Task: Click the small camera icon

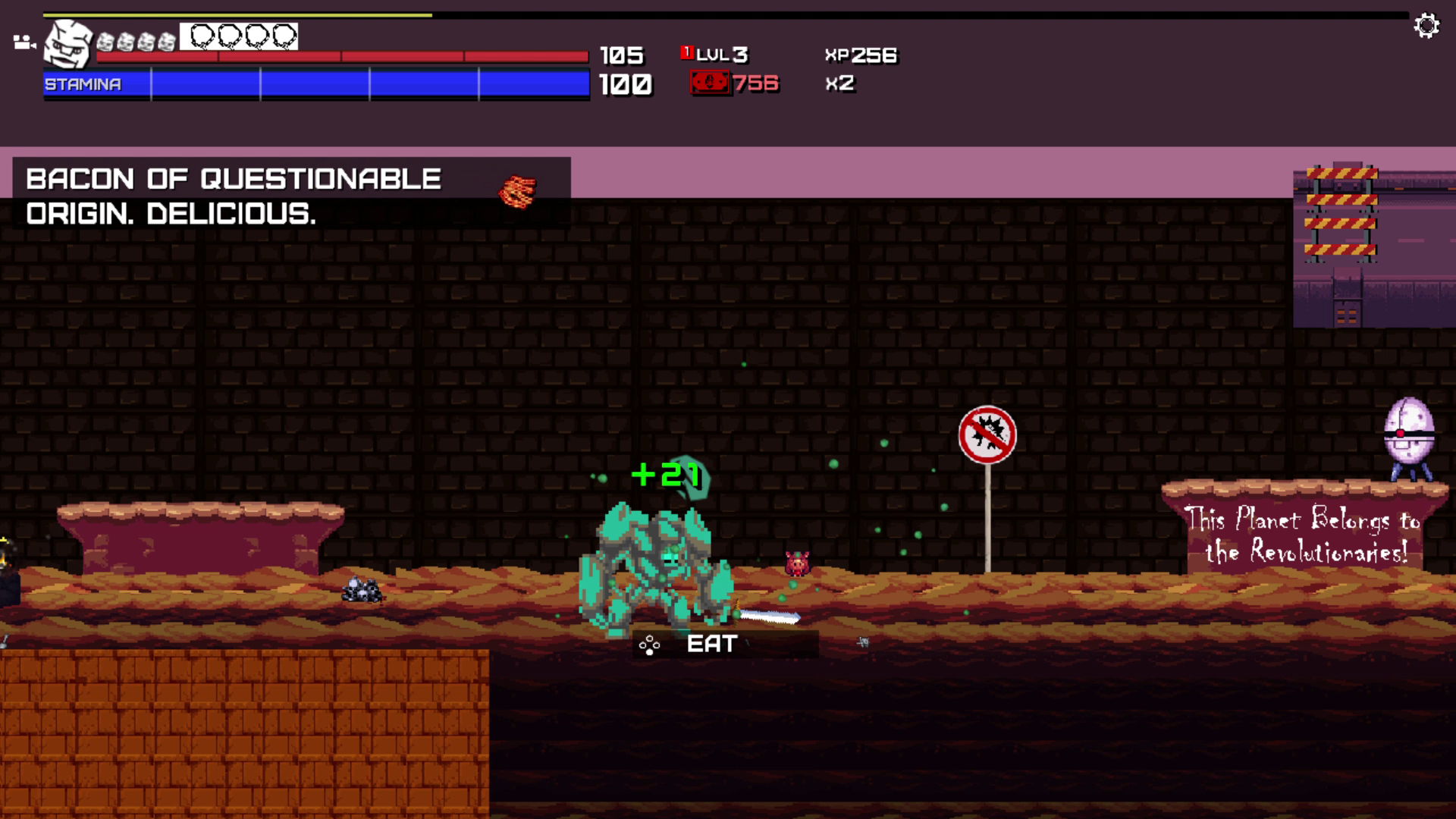Action: point(24,42)
